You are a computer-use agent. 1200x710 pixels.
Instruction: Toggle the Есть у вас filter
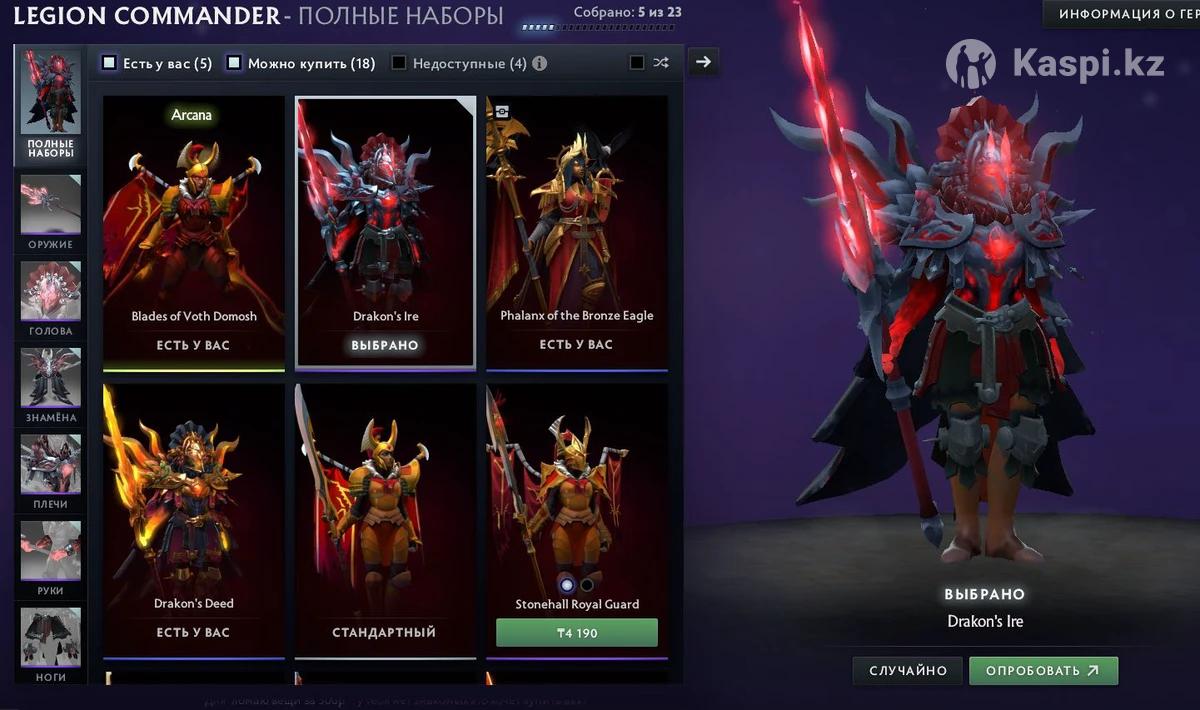tap(110, 63)
